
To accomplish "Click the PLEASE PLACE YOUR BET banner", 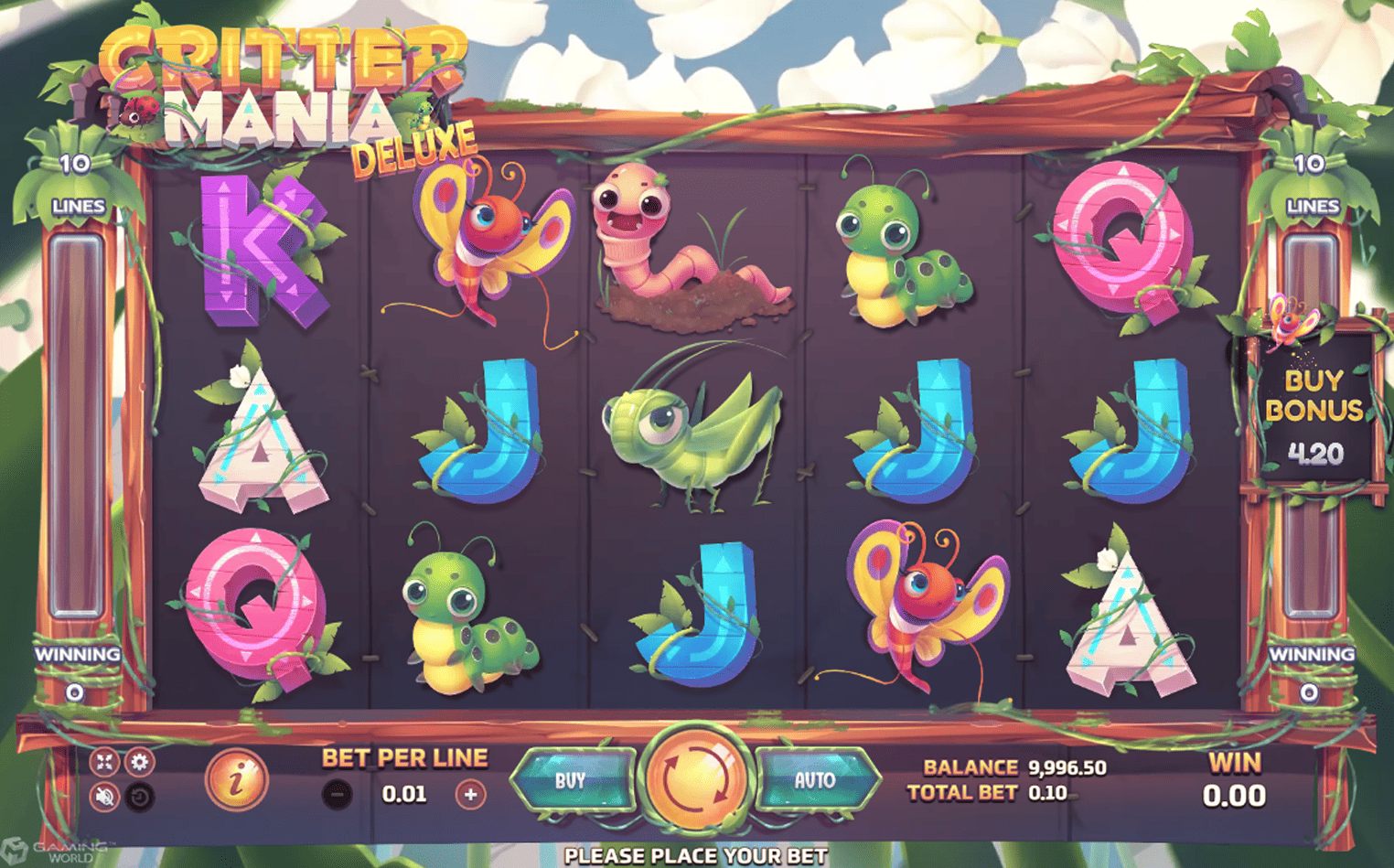I will click(697, 856).
